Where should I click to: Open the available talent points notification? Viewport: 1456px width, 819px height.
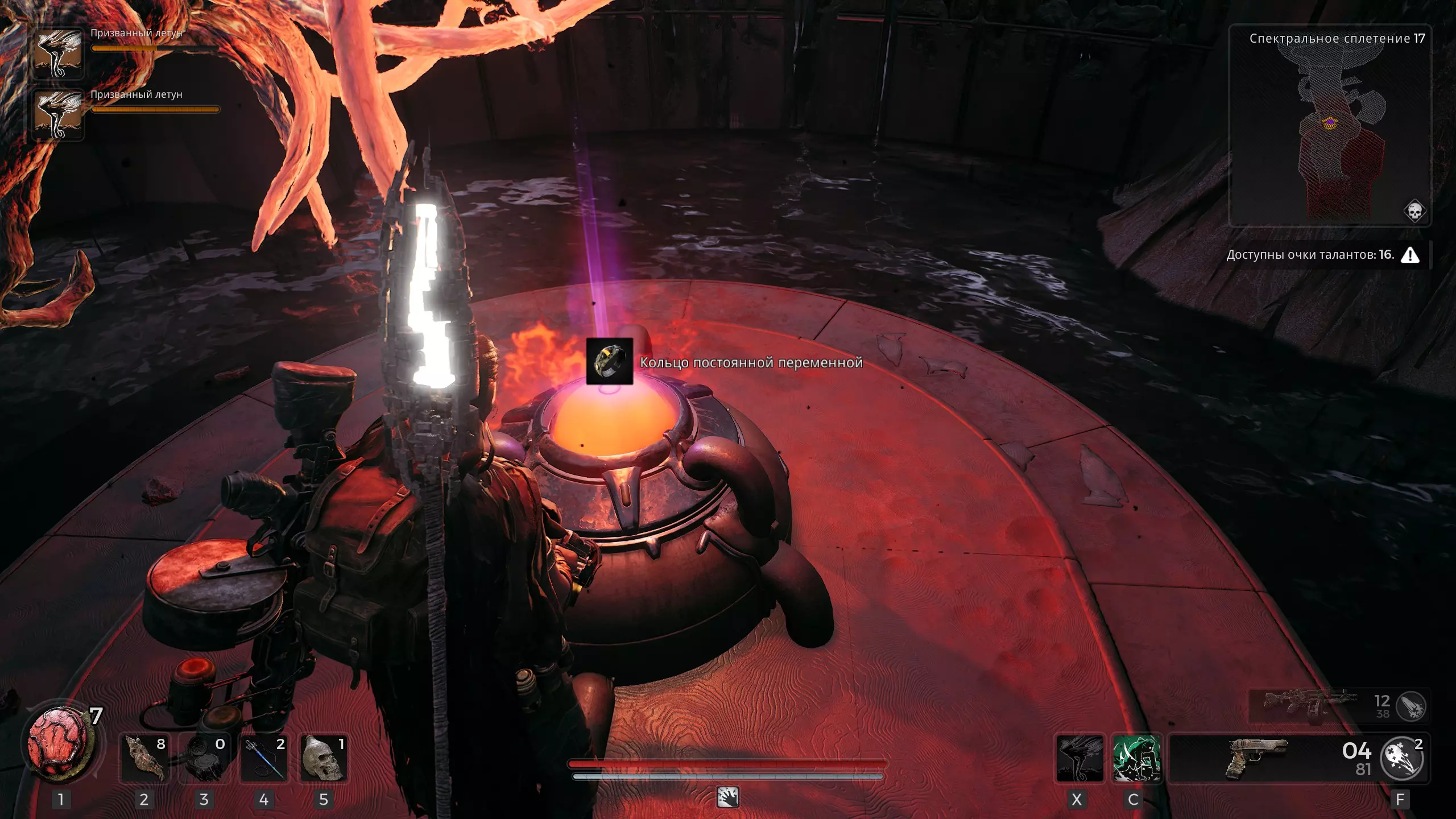coord(1322,255)
